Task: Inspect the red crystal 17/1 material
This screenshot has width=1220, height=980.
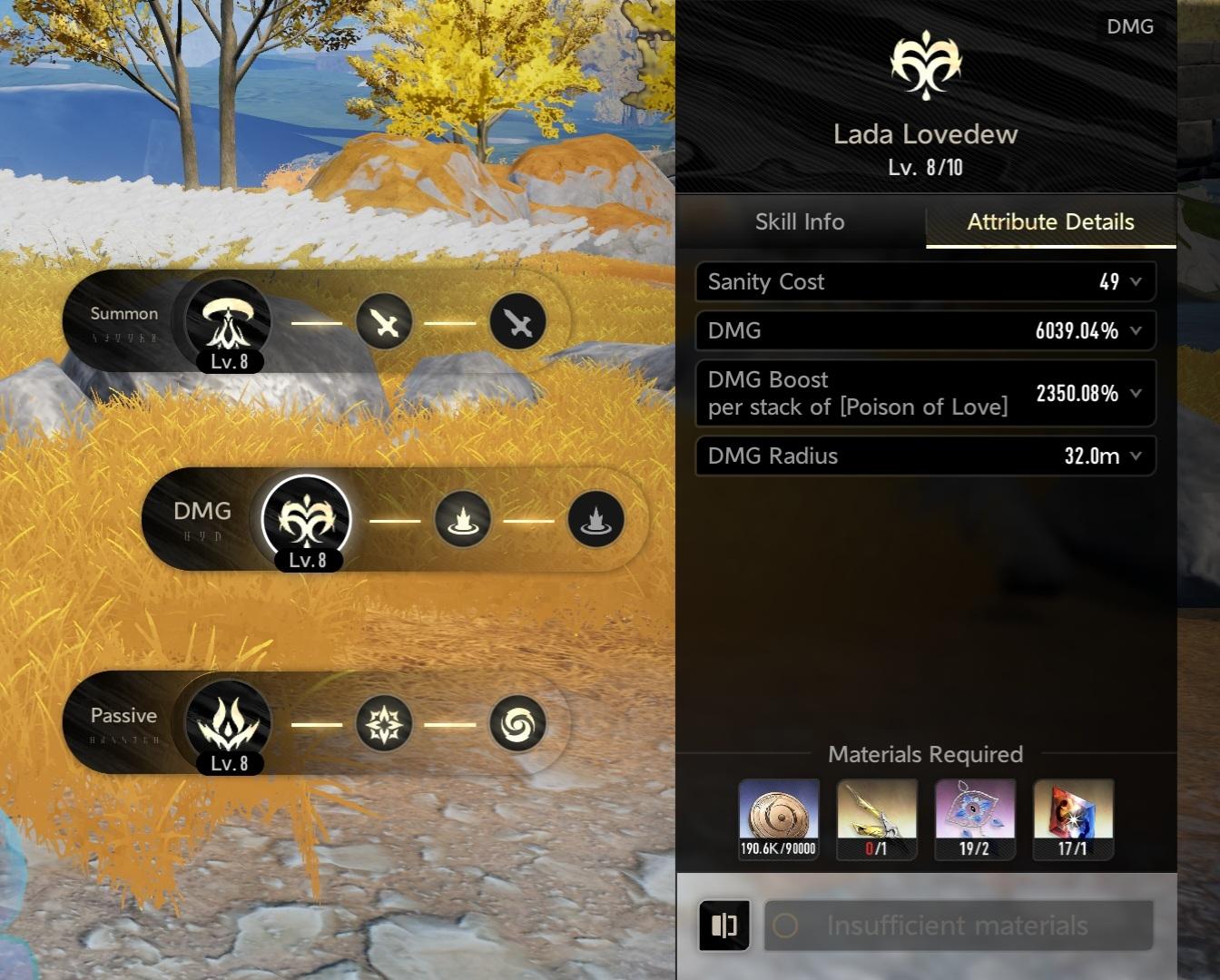Action: pos(1073,818)
